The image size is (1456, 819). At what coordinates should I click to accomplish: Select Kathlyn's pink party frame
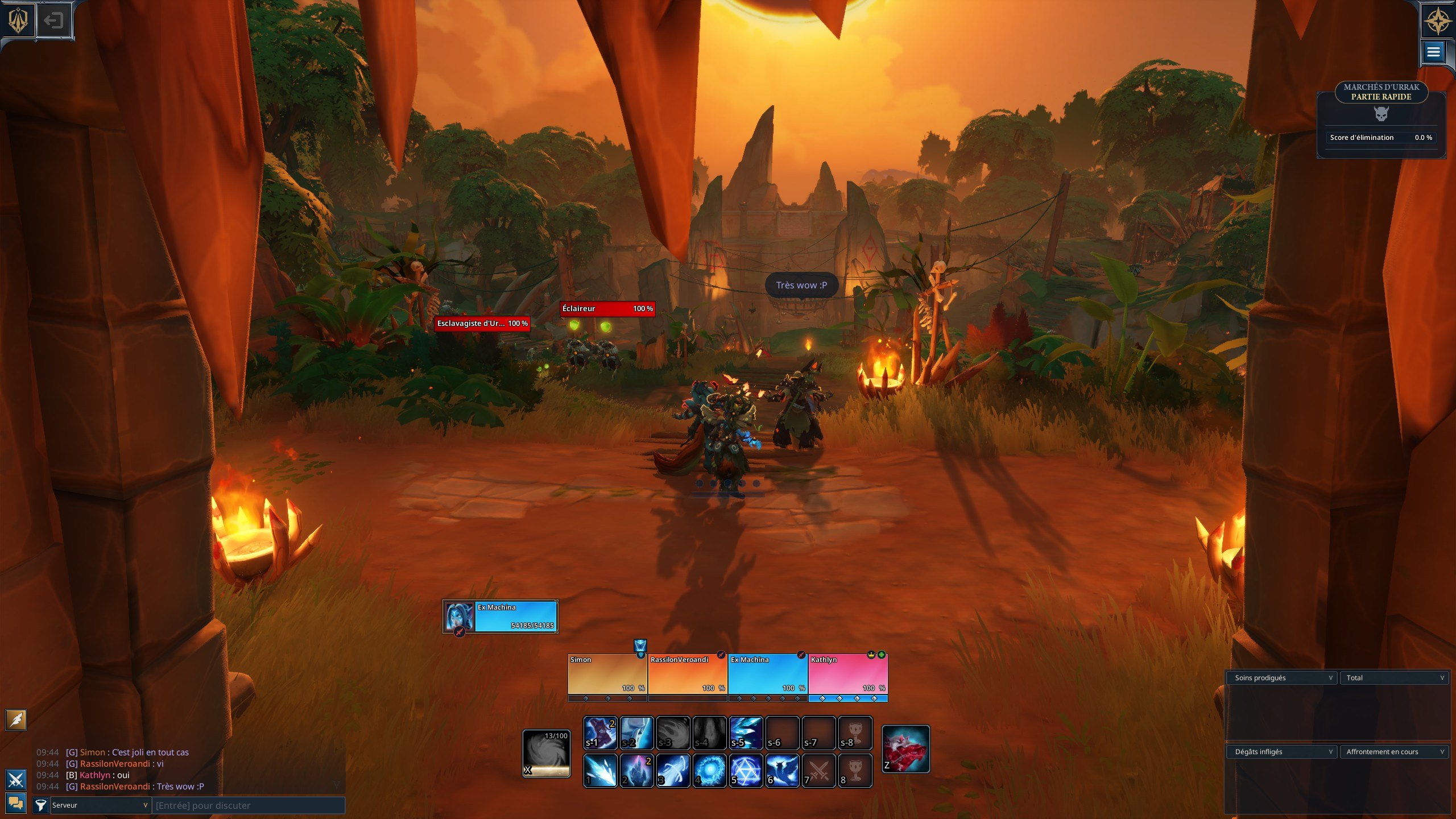pyautogui.click(x=847, y=674)
